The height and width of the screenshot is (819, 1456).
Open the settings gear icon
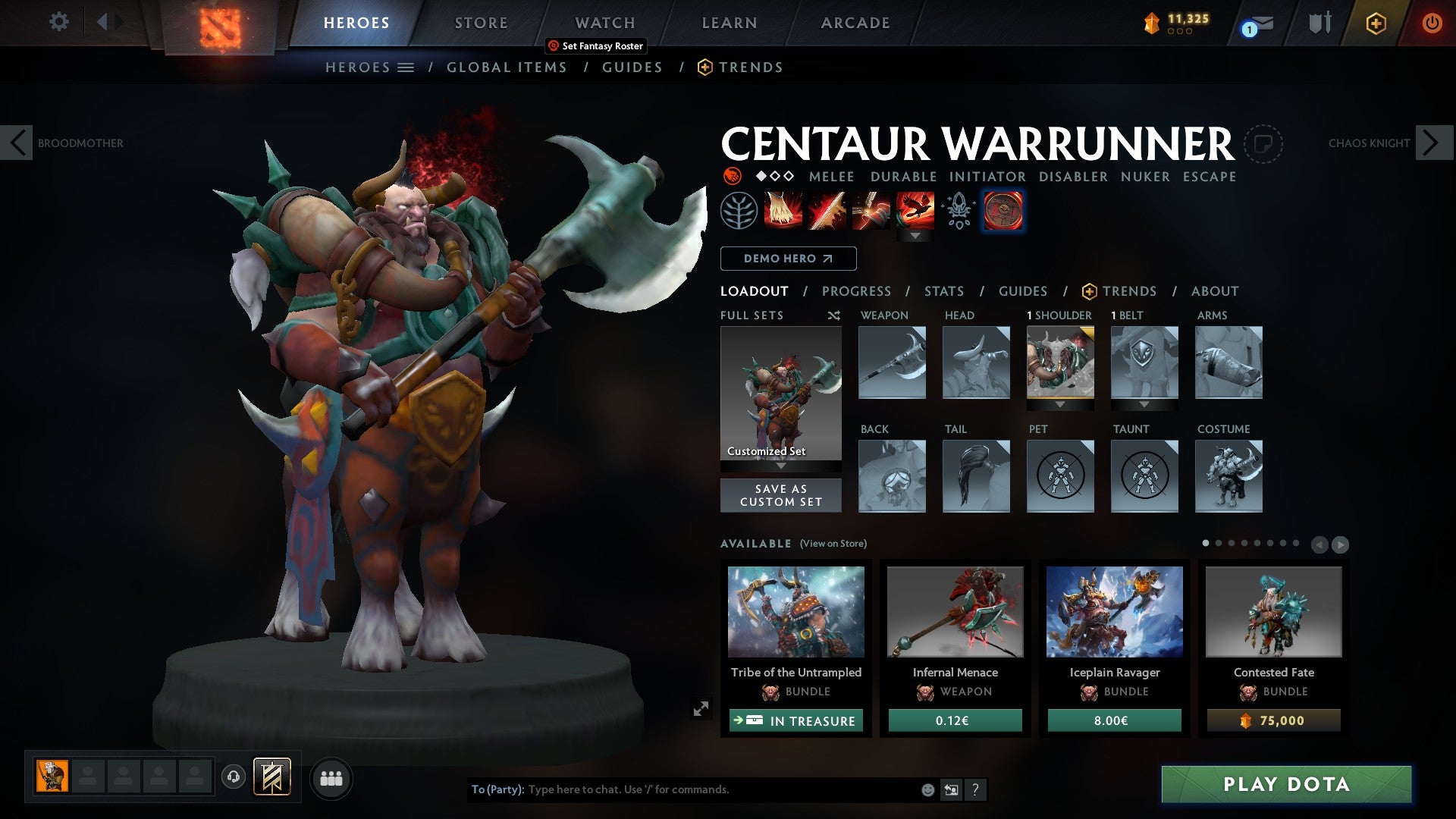[58, 22]
